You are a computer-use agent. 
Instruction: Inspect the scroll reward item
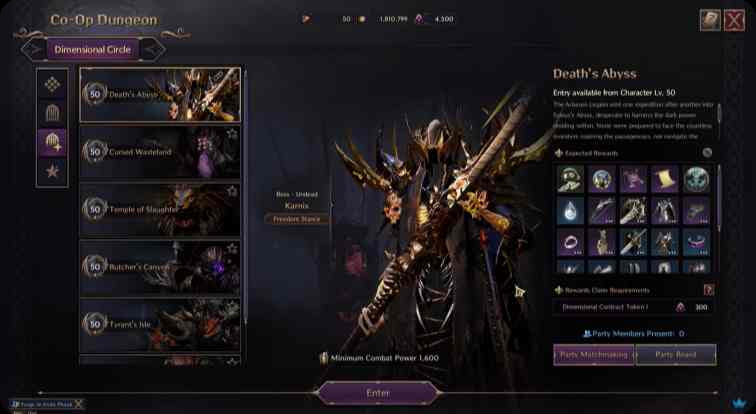(665, 178)
